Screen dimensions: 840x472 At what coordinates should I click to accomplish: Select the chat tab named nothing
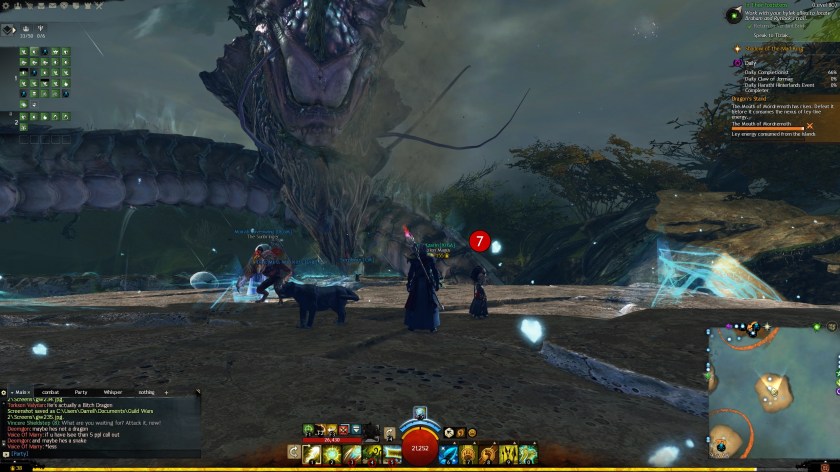coord(147,392)
